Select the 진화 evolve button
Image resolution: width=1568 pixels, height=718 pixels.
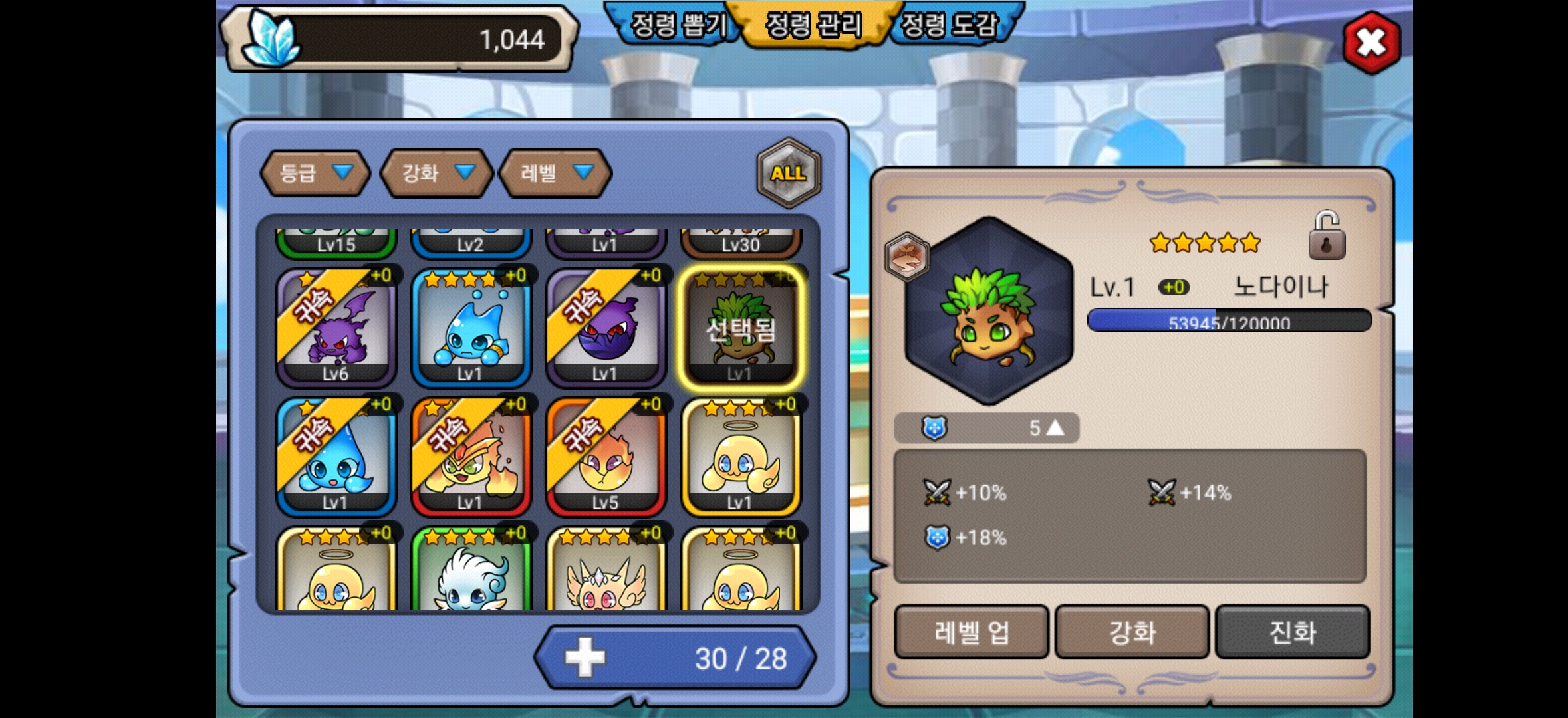[x=1292, y=632]
